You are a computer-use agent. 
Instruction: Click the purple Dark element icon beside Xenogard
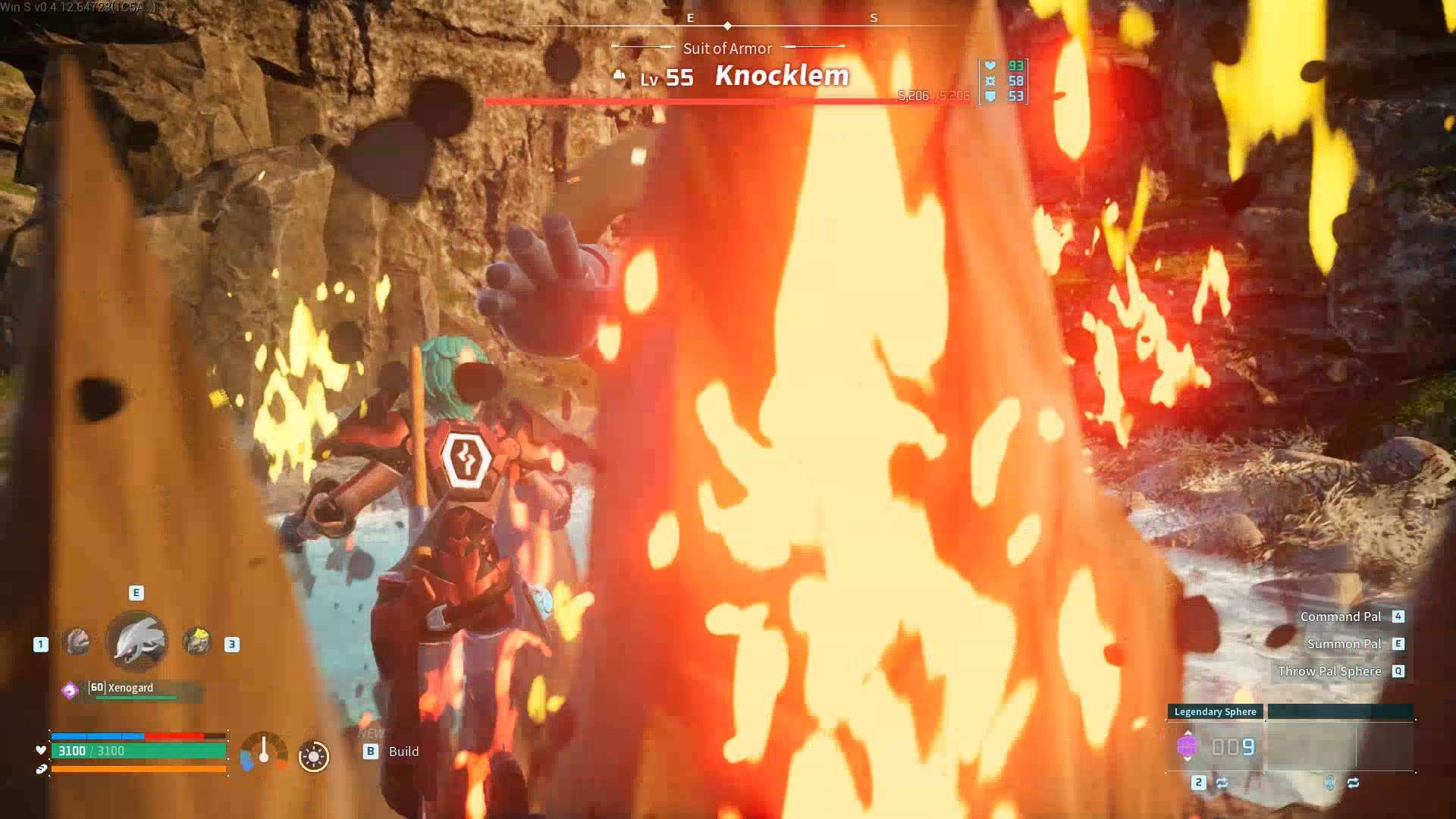click(69, 689)
